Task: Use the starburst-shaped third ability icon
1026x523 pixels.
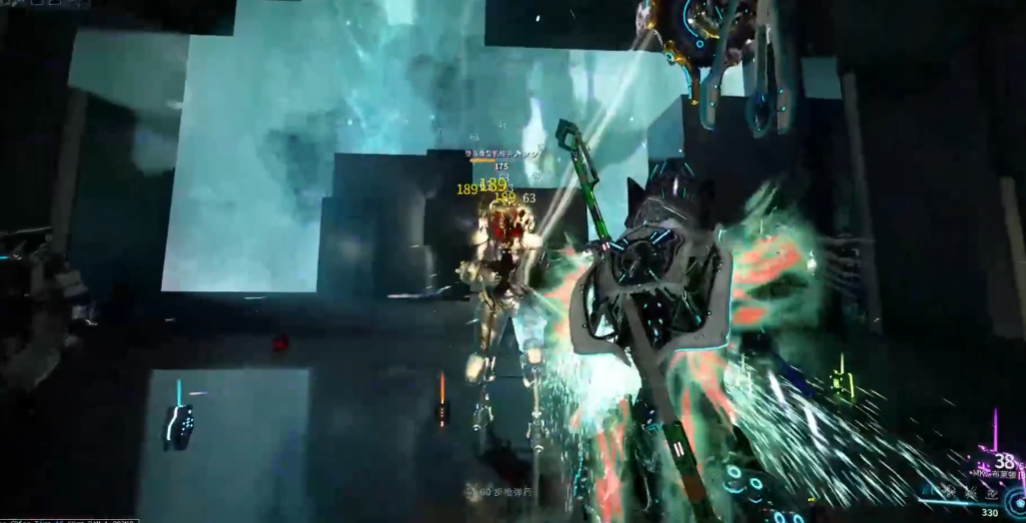Action: (971, 492)
